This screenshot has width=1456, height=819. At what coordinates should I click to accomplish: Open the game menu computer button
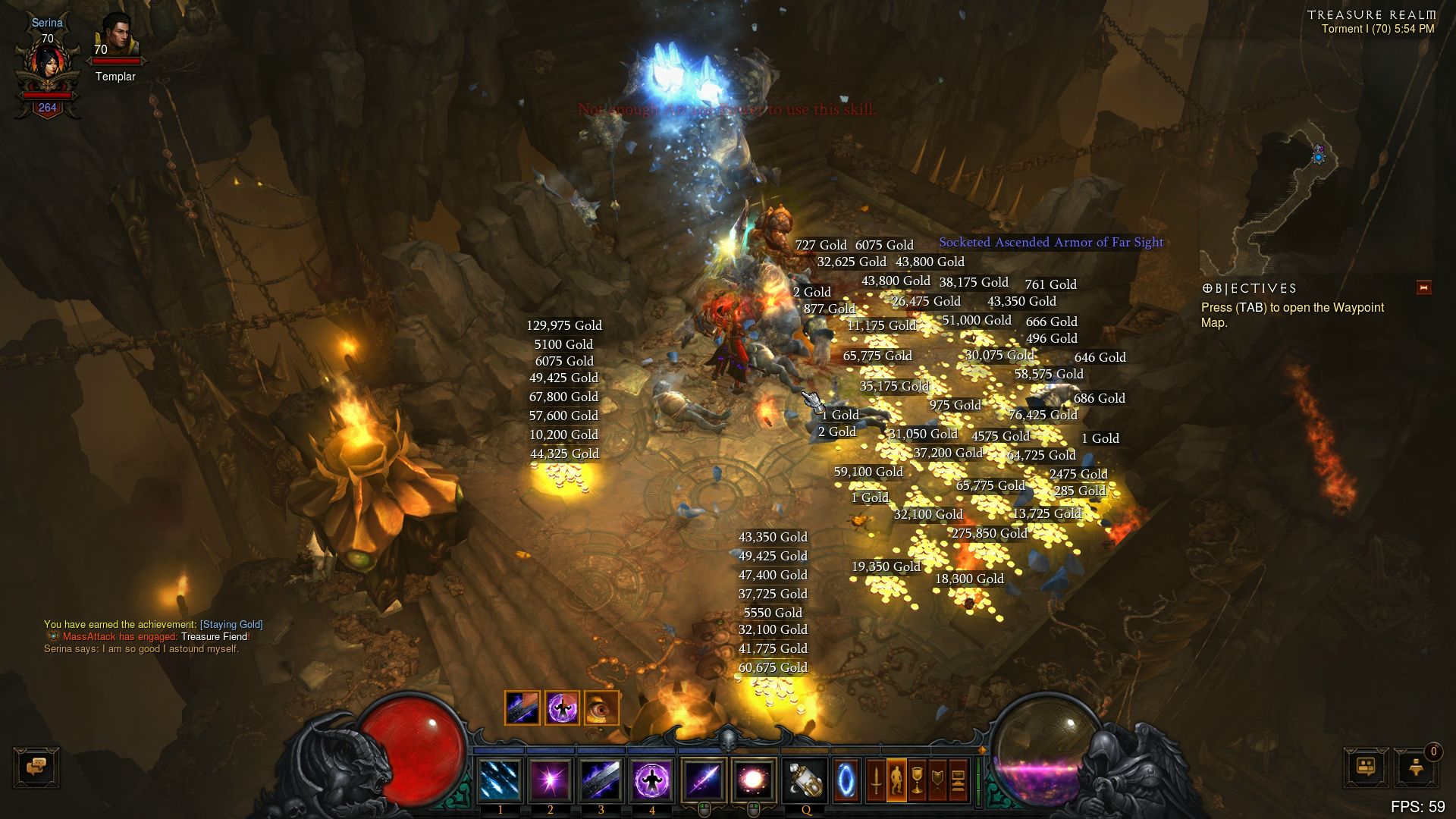(958, 780)
